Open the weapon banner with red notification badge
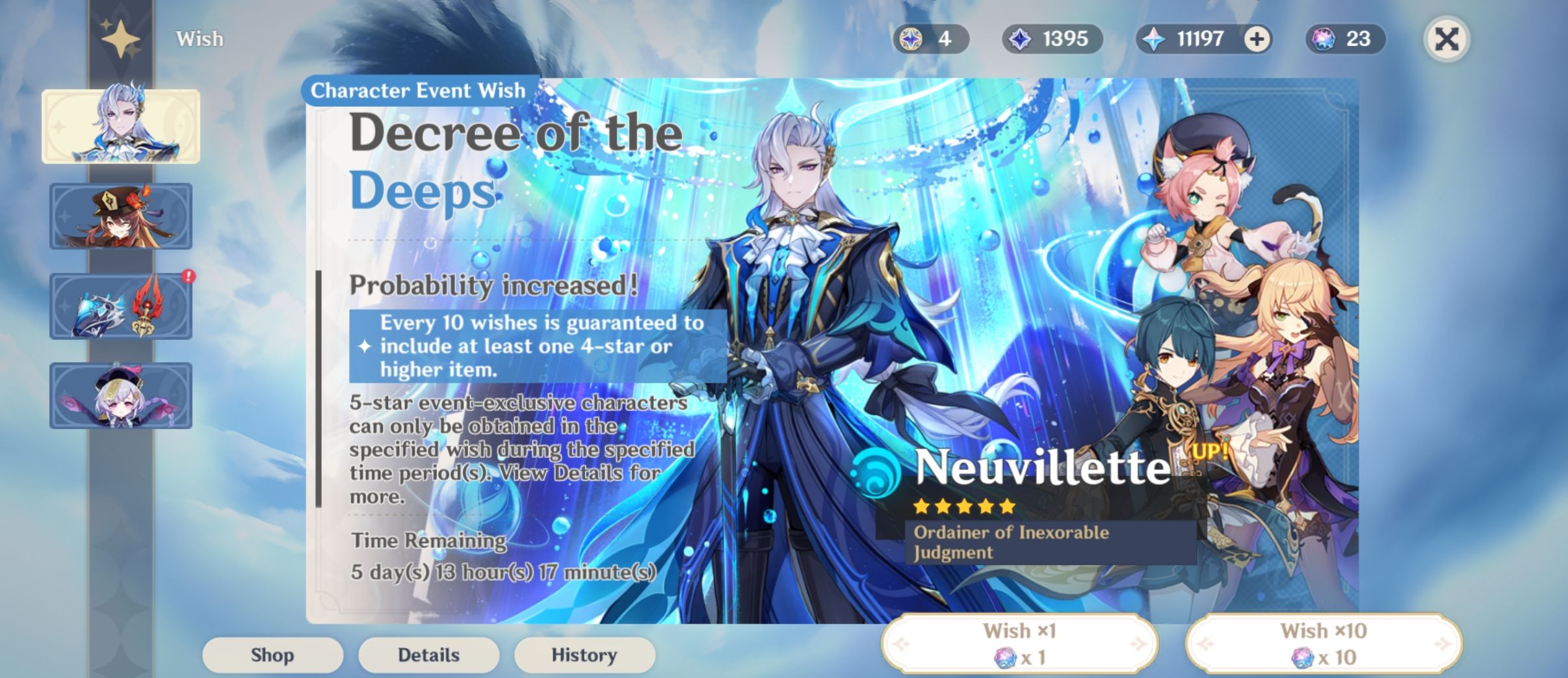 click(x=120, y=306)
